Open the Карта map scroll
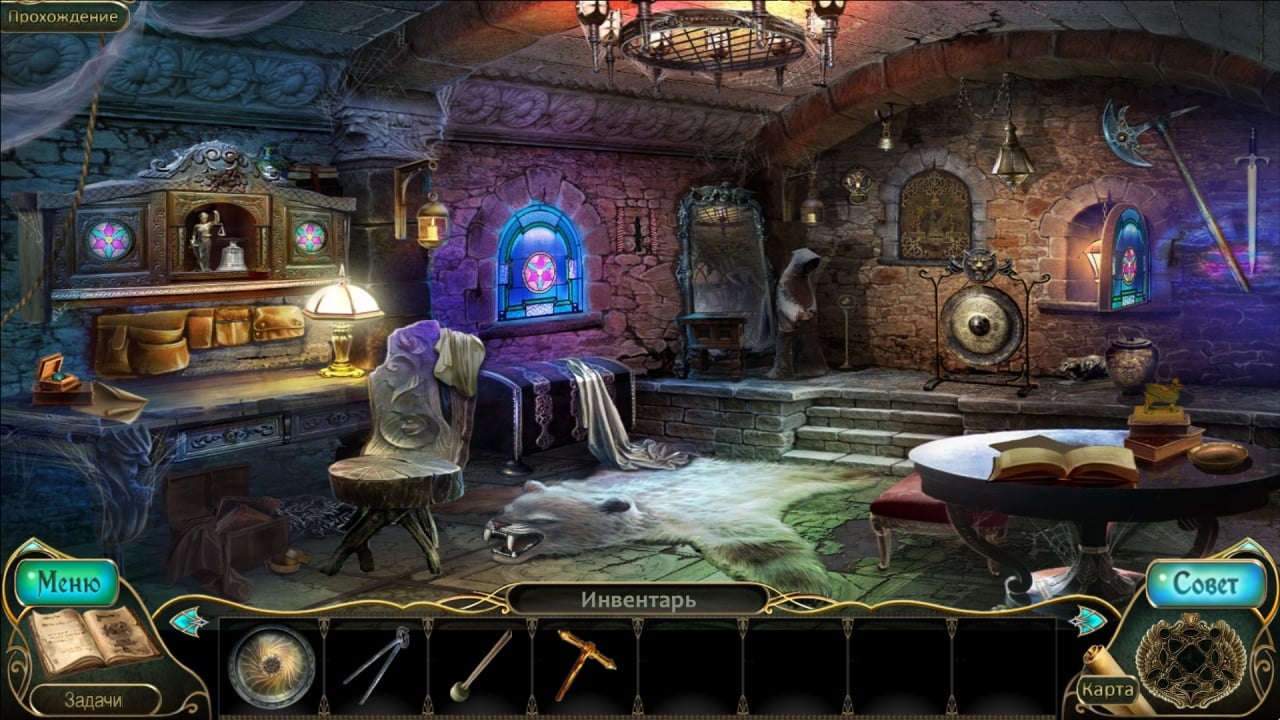The width and height of the screenshot is (1280, 720). (1107, 689)
